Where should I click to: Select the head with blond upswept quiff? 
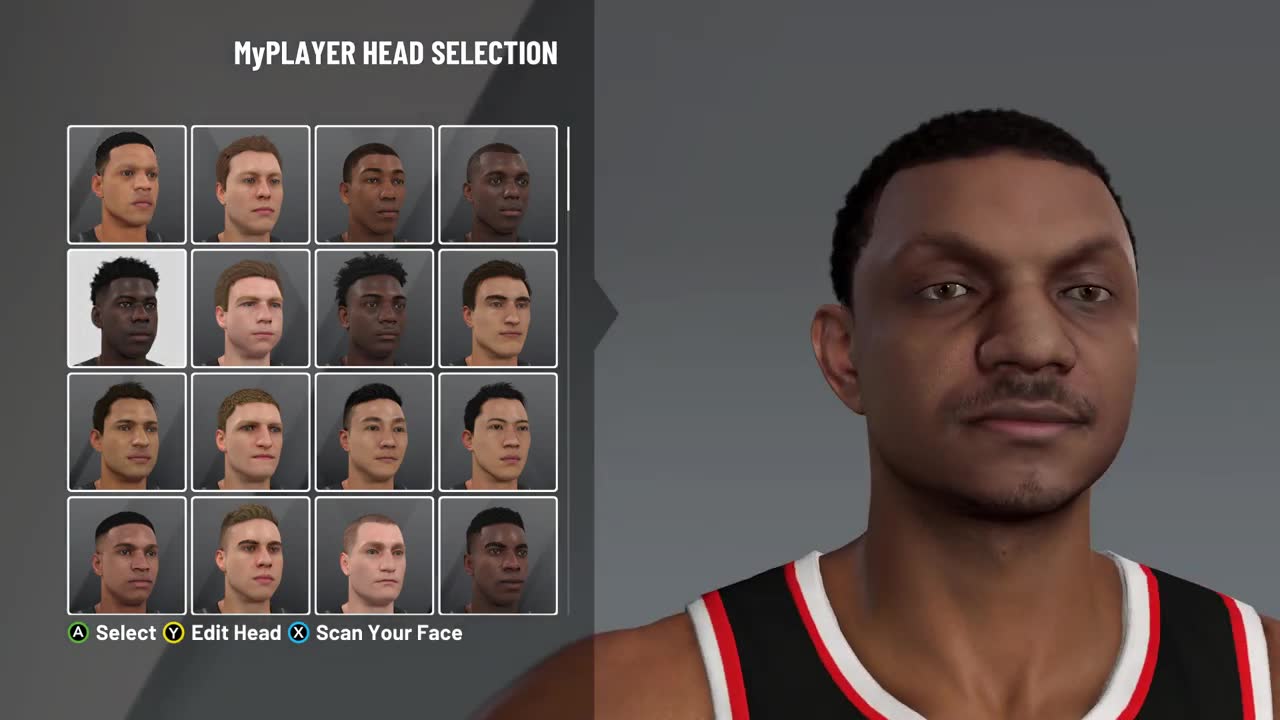[x=250, y=556]
